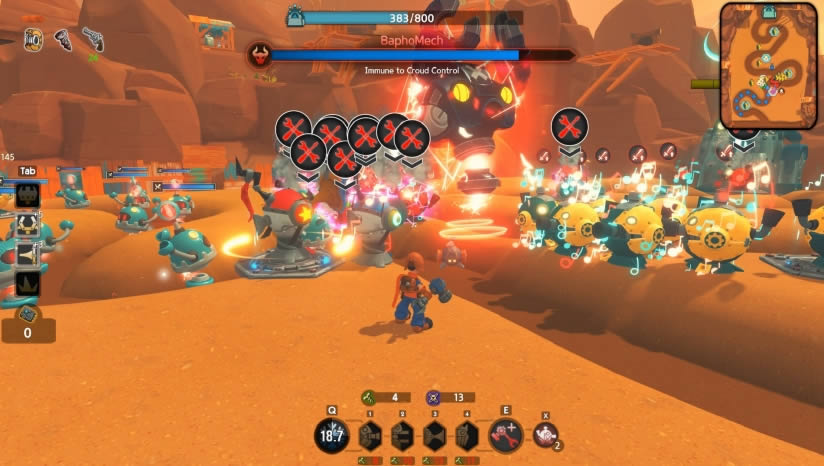Image resolution: width=824 pixels, height=466 pixels.
Task: Activate the E repair wrench ability
Action: [505, 435]
